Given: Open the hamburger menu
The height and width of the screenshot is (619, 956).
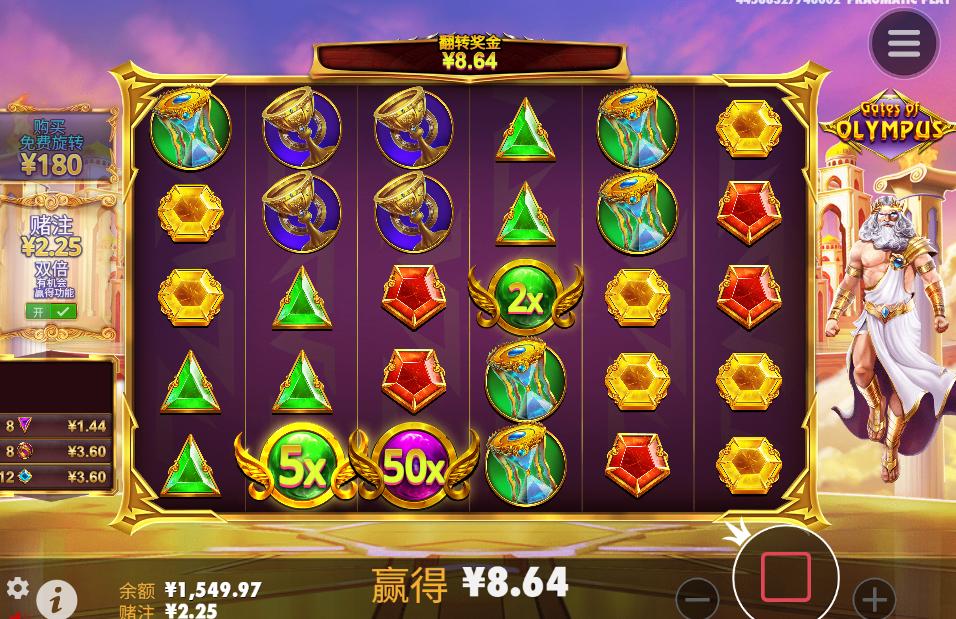Looking at the screenshot, I should 903,43.
